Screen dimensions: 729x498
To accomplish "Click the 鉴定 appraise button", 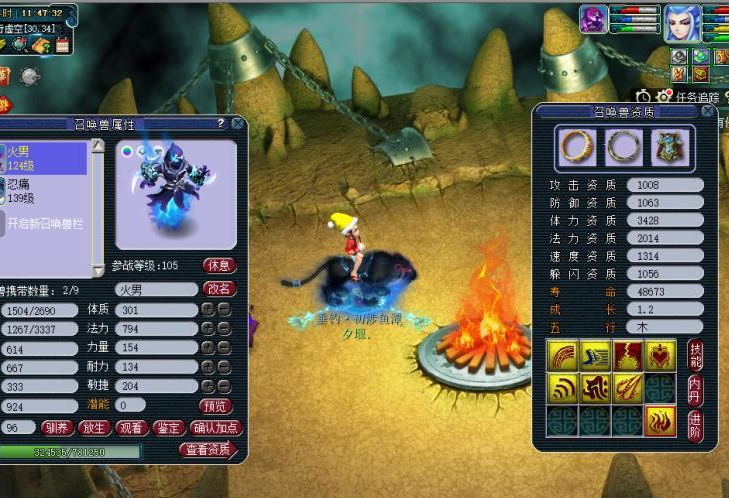I will 168,428.
